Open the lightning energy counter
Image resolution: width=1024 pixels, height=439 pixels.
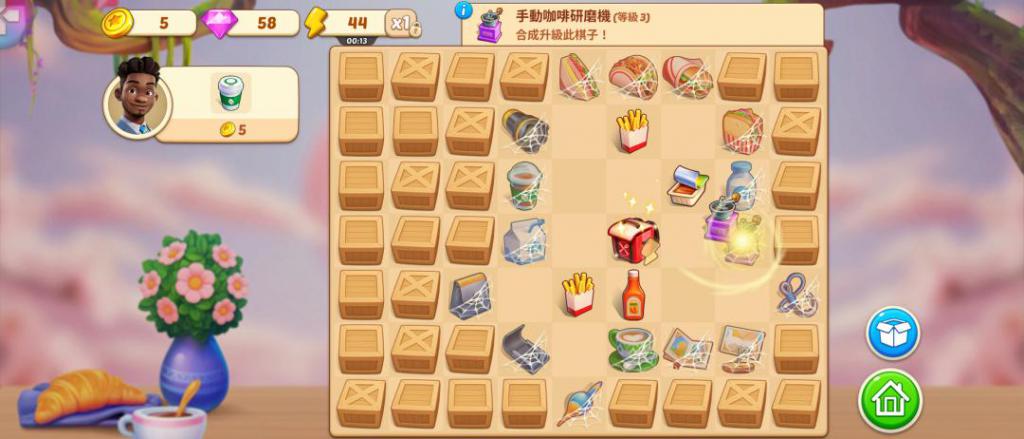click(x=345, y=23)
